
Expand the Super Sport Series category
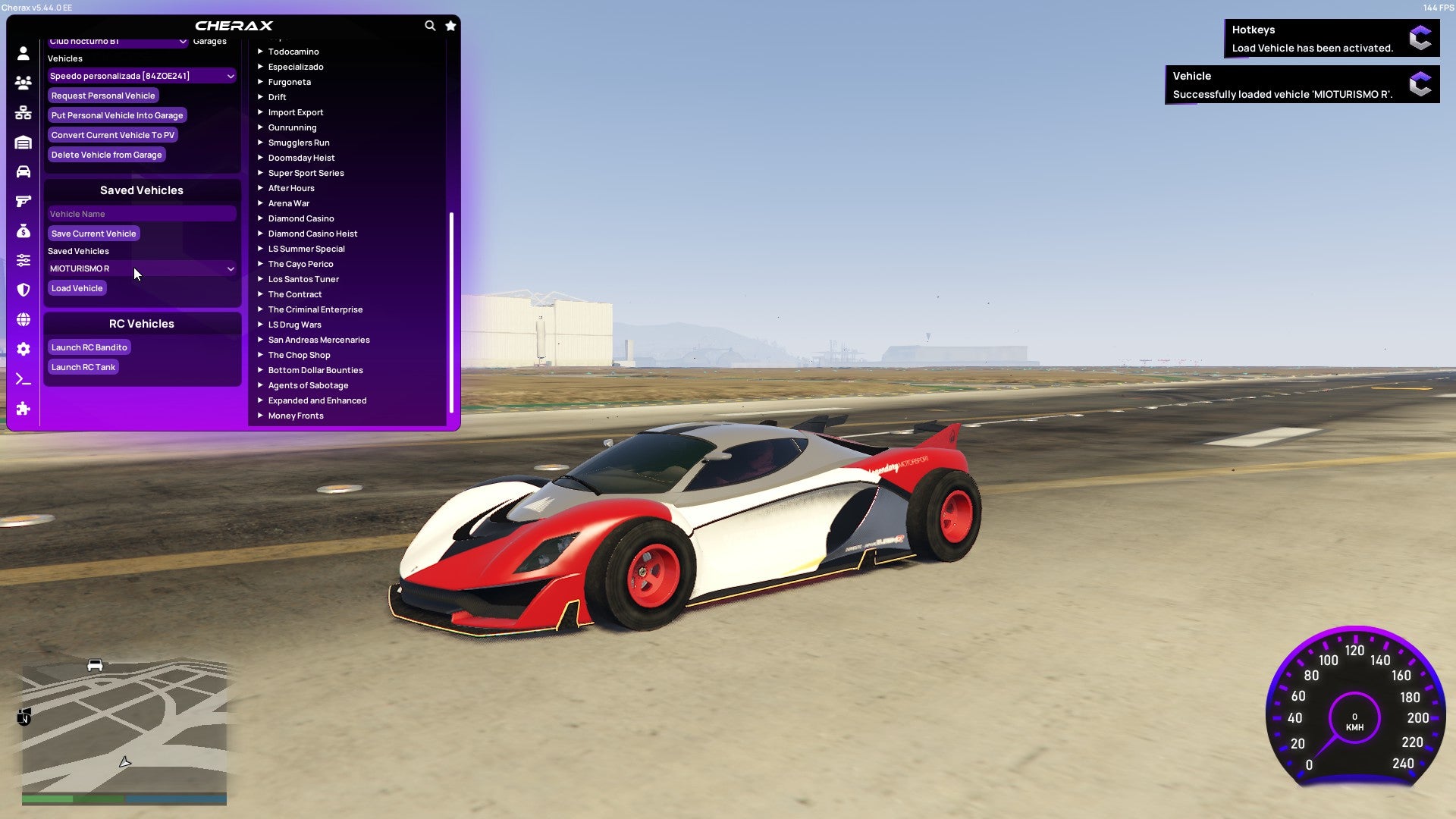tap(306, 173)
